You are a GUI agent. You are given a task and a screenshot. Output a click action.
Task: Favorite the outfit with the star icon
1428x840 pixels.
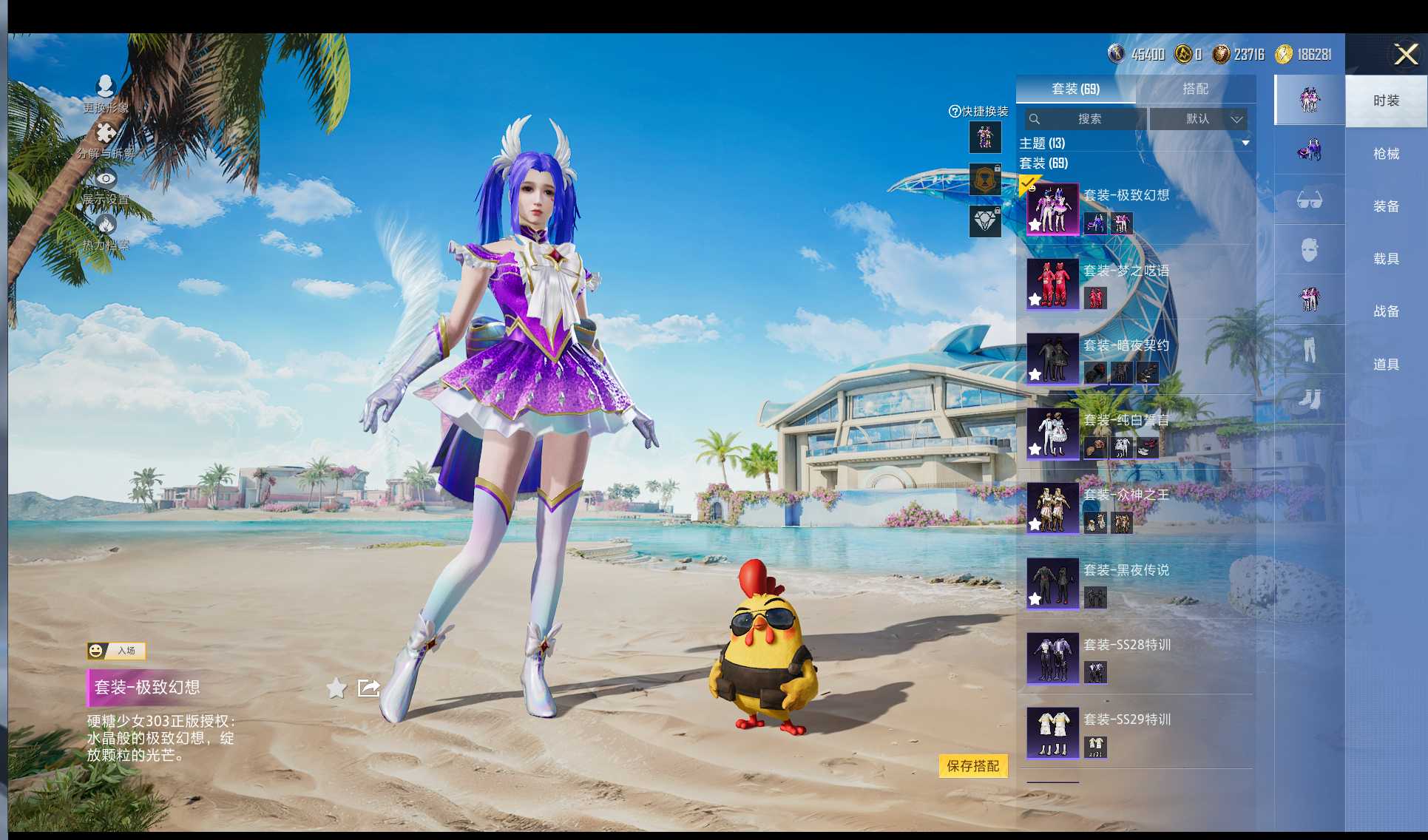[336, 688]
